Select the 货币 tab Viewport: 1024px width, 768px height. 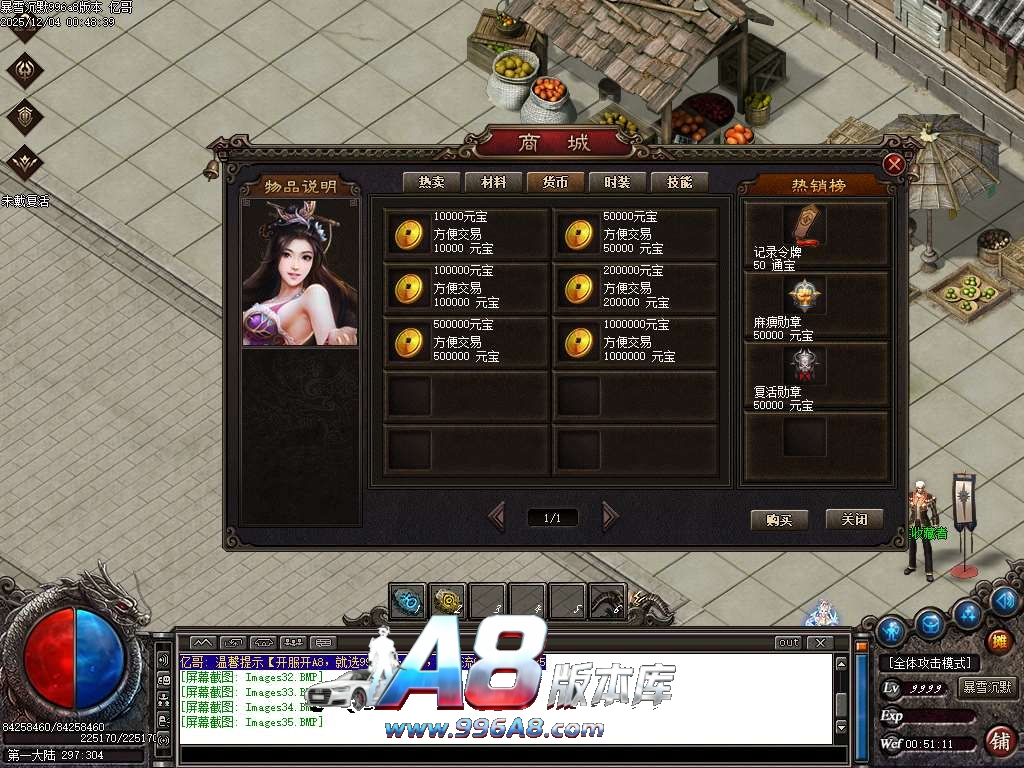point(555,182)
